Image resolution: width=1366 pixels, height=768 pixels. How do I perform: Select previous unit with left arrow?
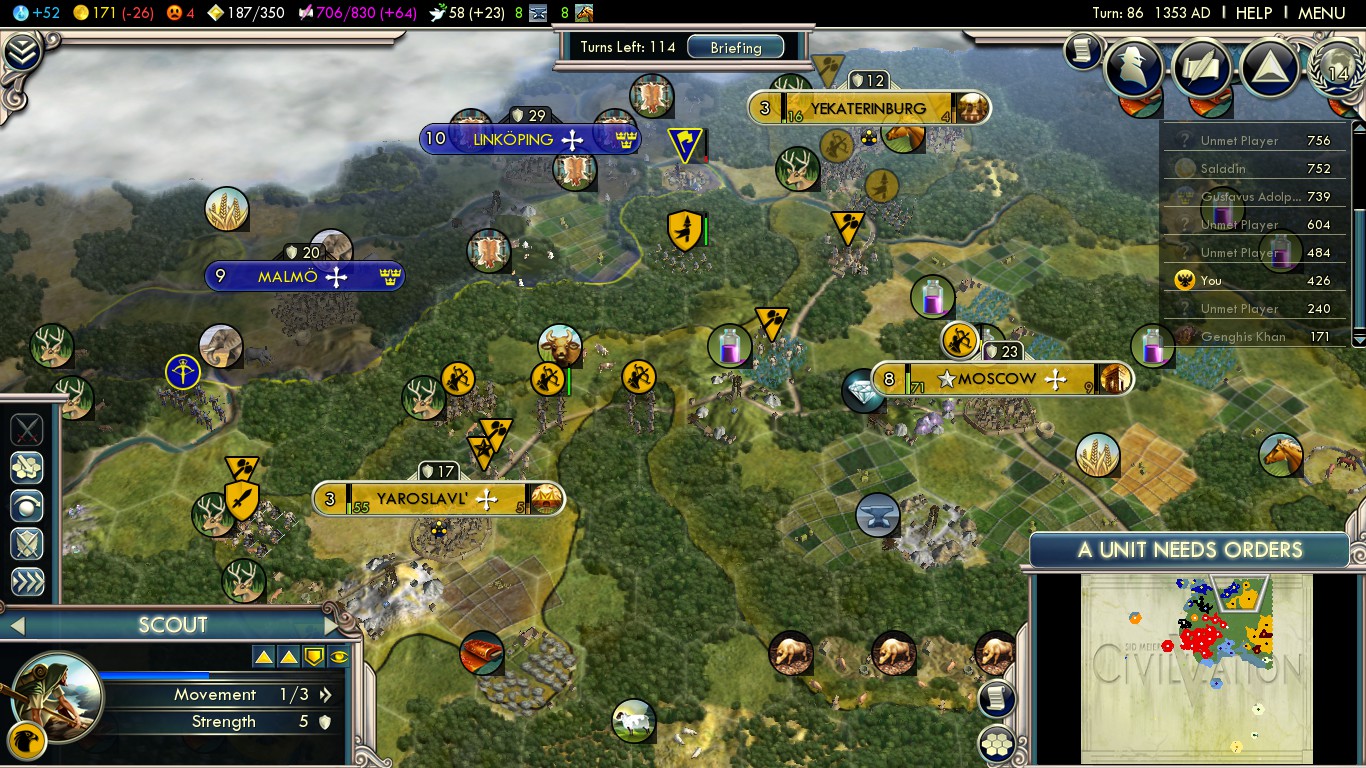(x=16, y=626)
